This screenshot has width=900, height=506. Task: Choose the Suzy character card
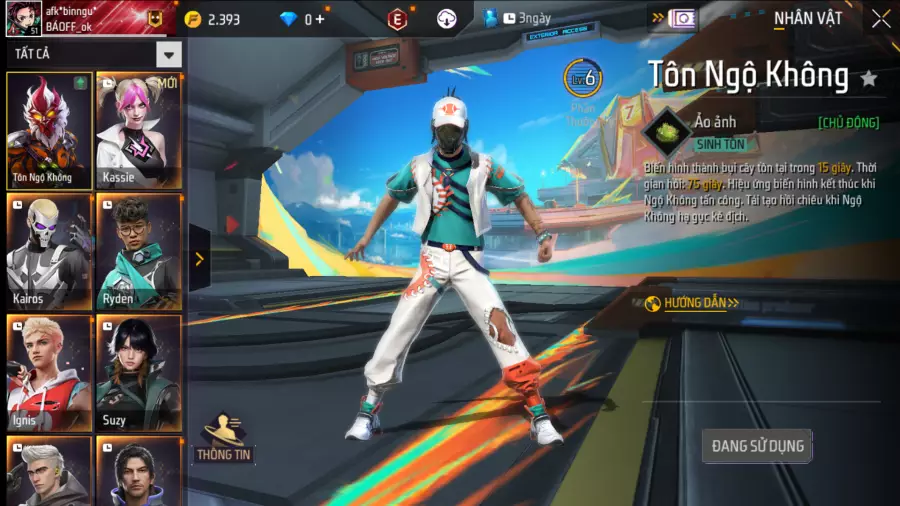(139, 372)
